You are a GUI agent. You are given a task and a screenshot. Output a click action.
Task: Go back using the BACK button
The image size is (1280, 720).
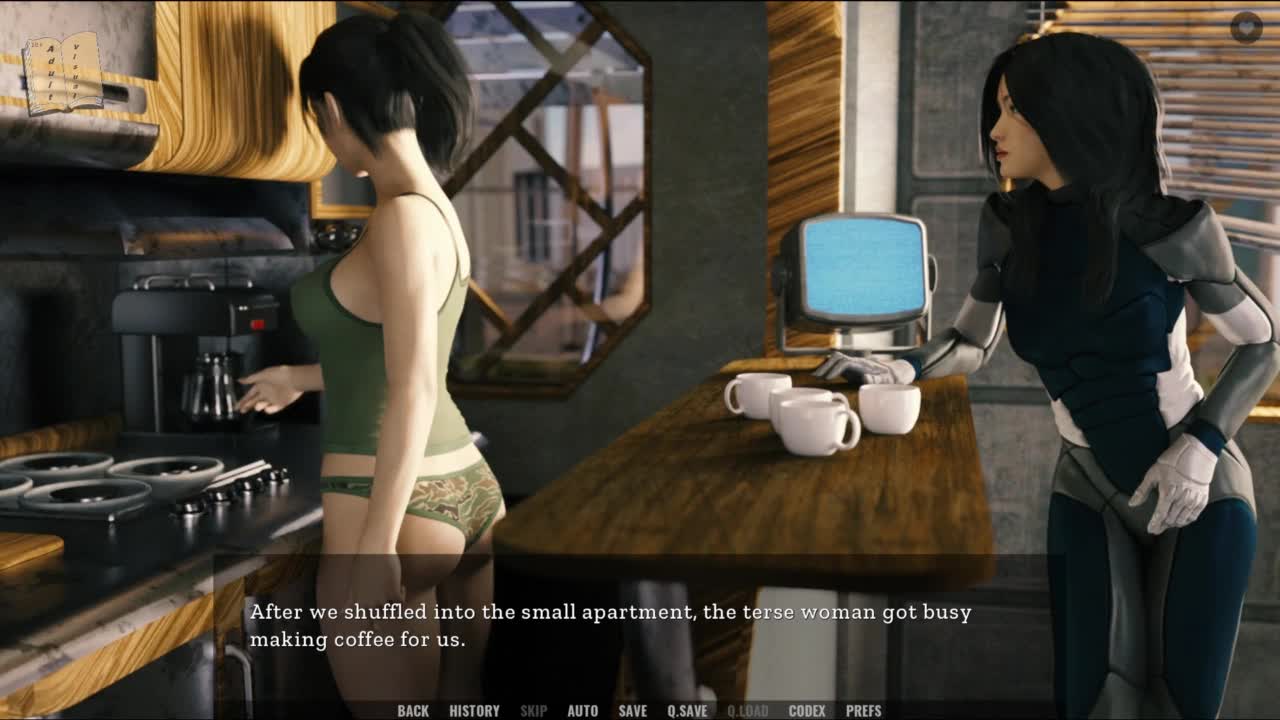(413, 711)
